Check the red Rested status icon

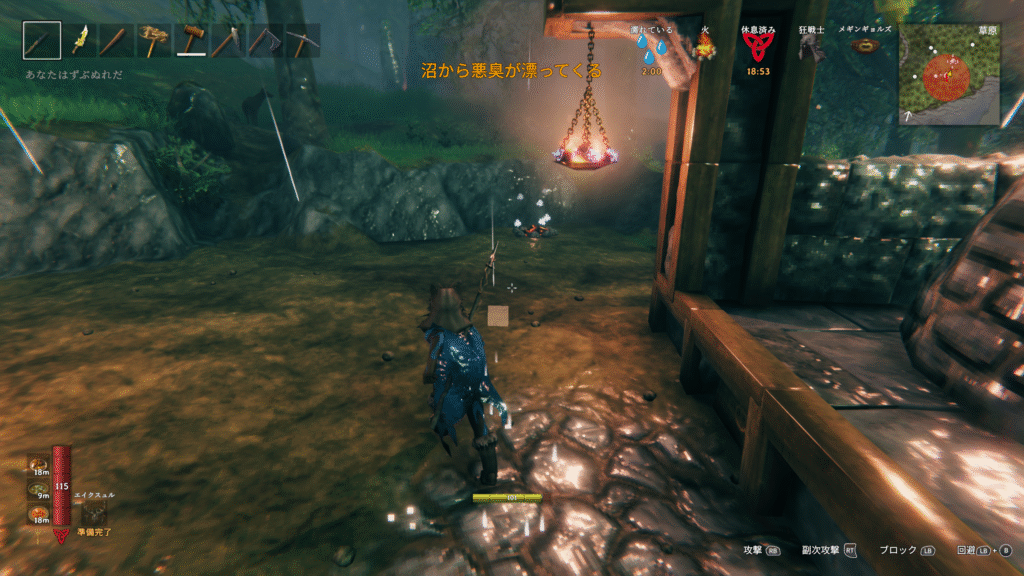click(x=755, y=49)
